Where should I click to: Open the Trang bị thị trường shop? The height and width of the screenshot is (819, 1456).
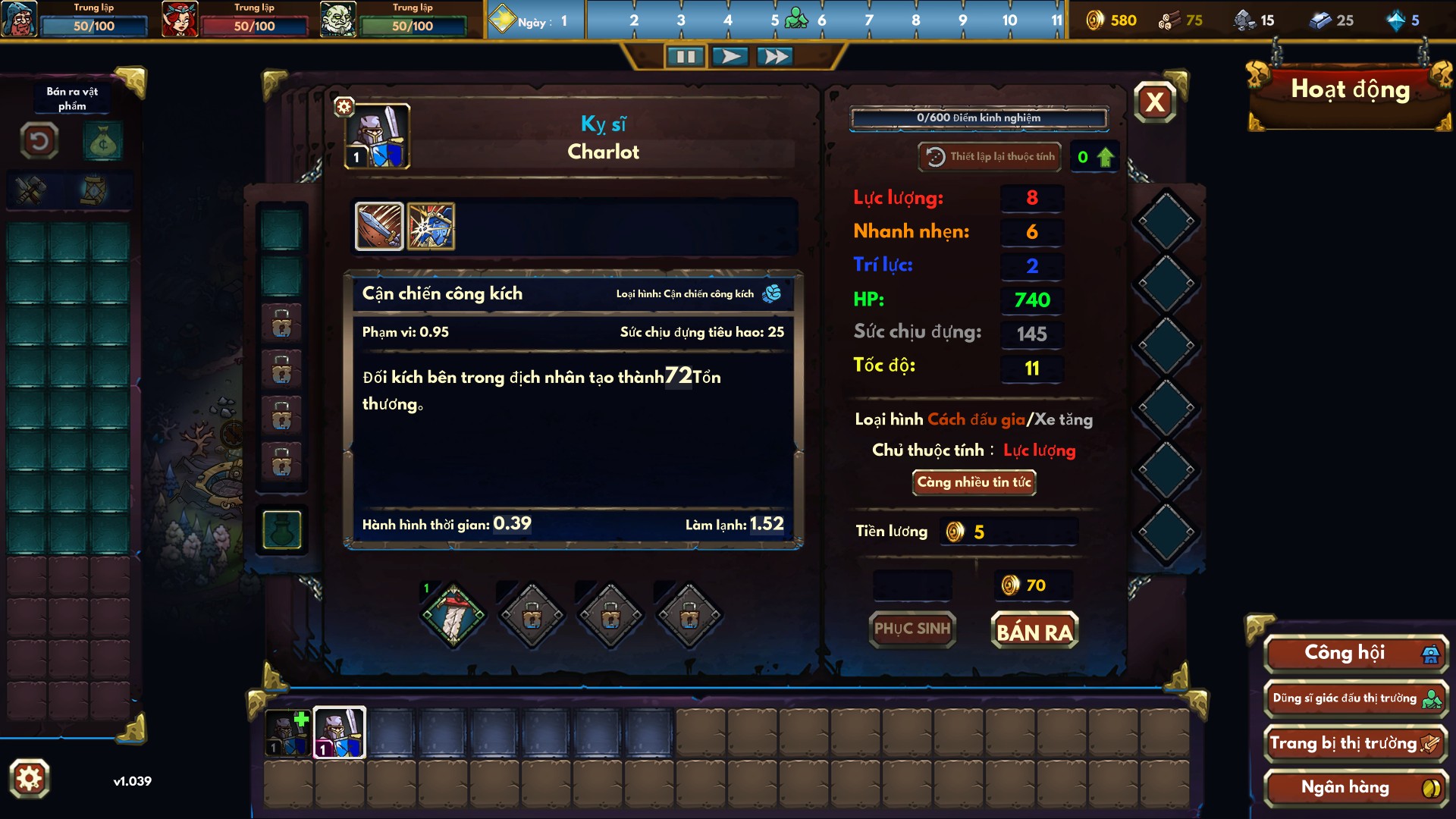click(x=1355, y=744)
